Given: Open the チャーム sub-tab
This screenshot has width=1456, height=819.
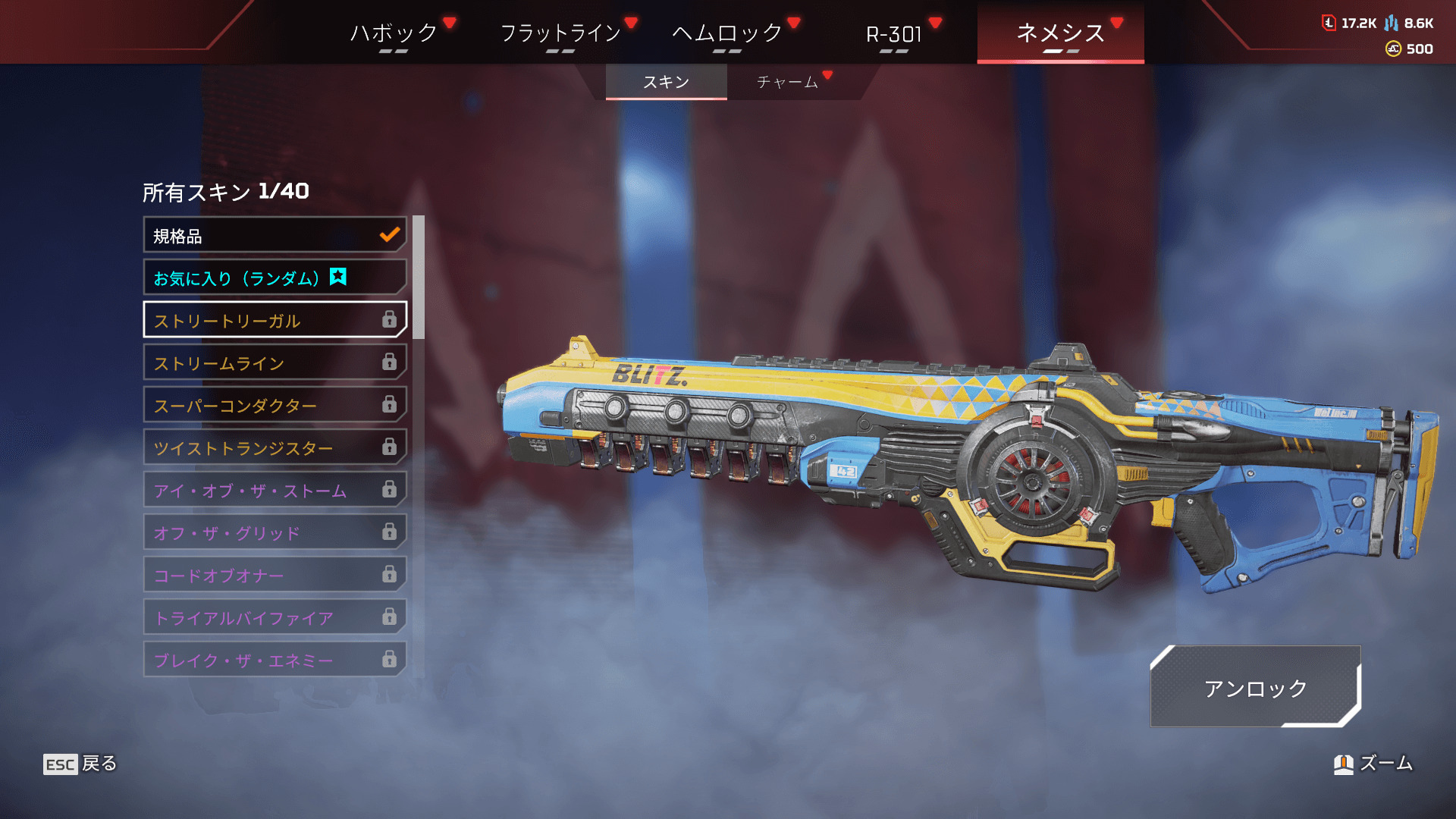Looking at the screenshot, I should click(788, 82).
